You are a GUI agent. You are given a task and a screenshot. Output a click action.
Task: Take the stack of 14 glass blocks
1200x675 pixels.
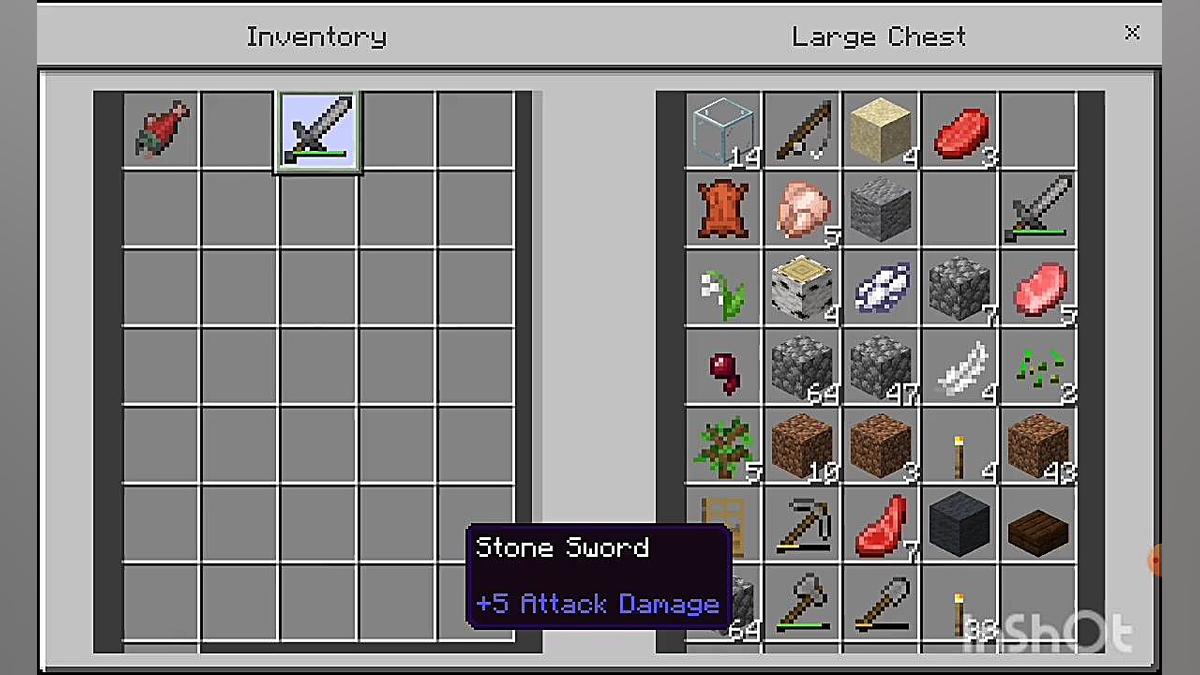[723, 131]
